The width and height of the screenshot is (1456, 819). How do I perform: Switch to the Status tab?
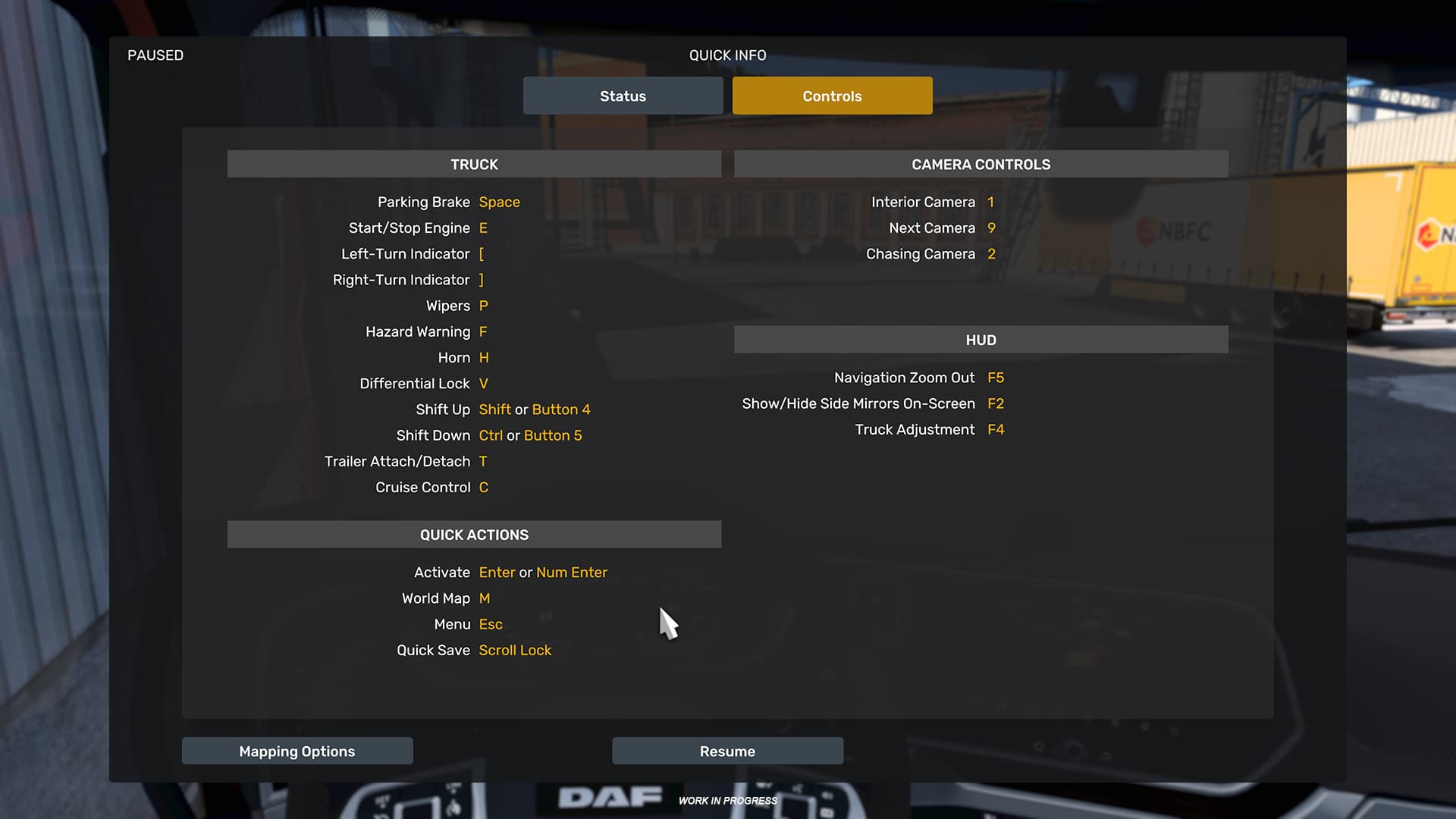click(622, 96)
